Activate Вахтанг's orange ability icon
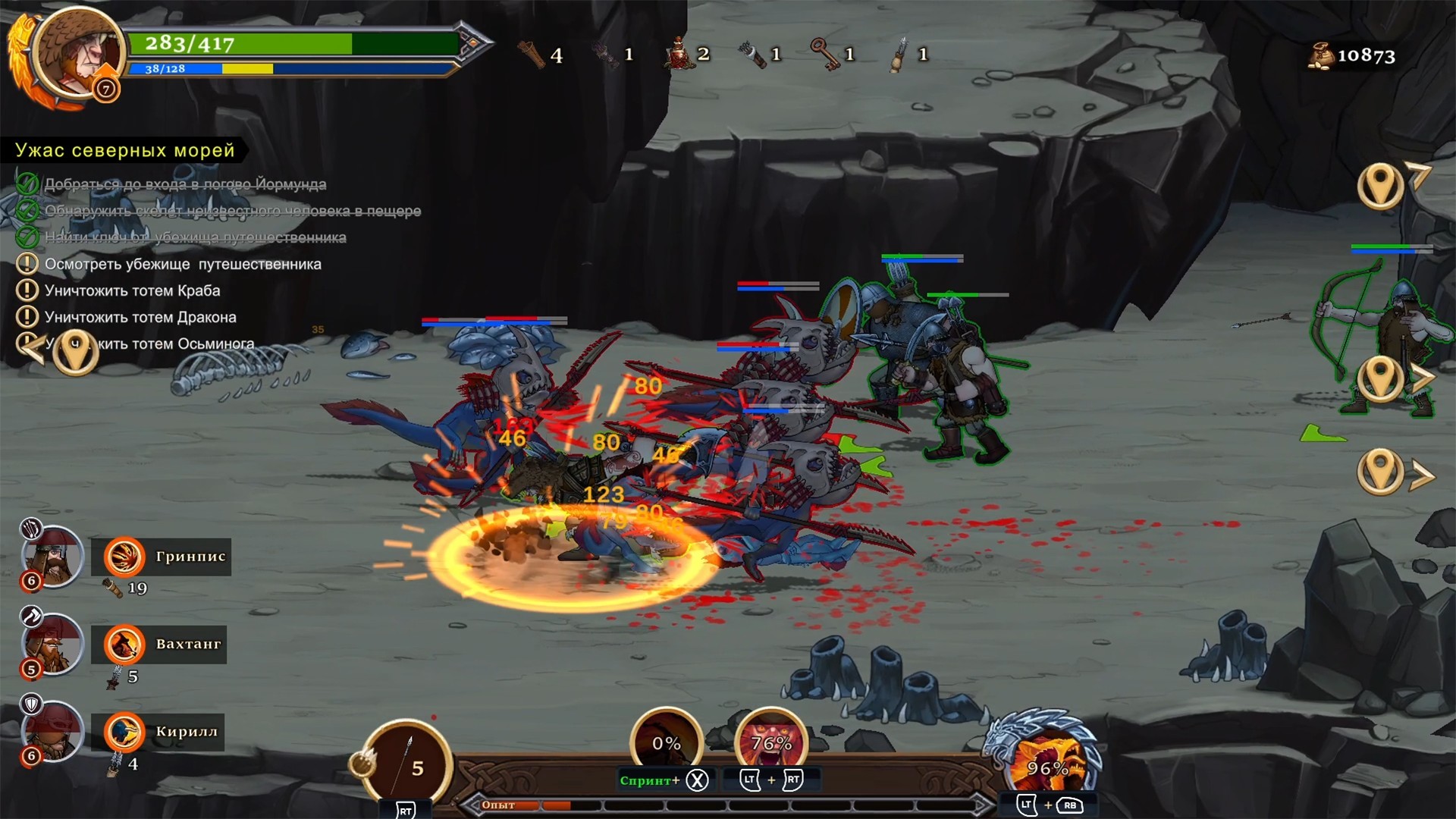Image resolution: width=1456 pixels, height=819 pixels. tap(124, 645)
